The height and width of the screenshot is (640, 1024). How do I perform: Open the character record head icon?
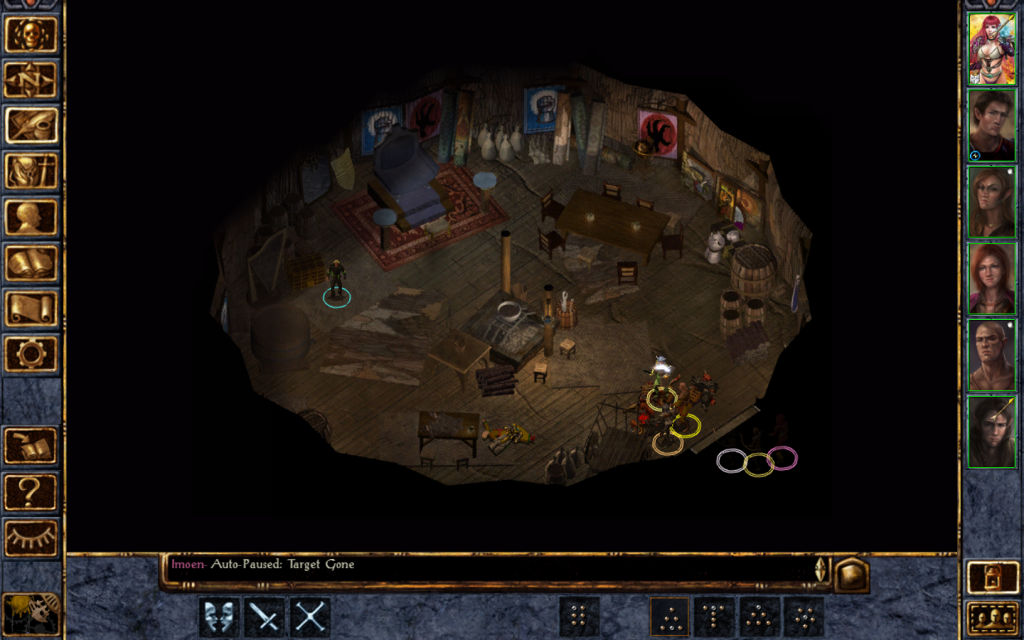point(31,217)
